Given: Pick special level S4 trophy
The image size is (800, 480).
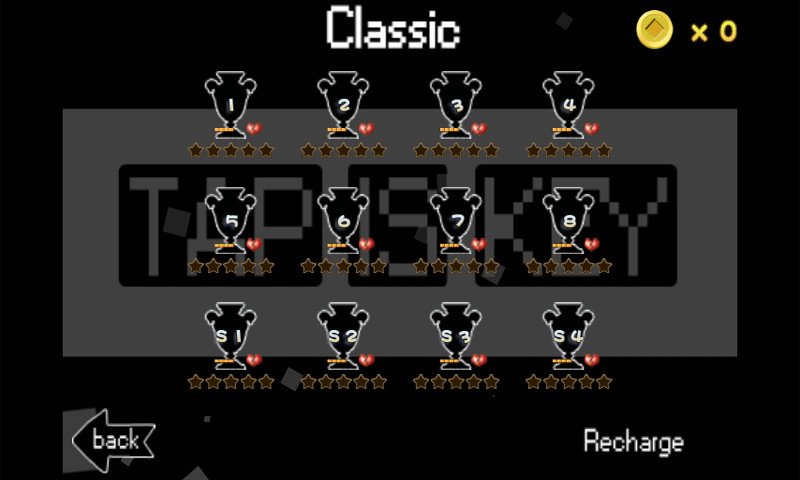Looking at the screenshot, I should 569,335.
